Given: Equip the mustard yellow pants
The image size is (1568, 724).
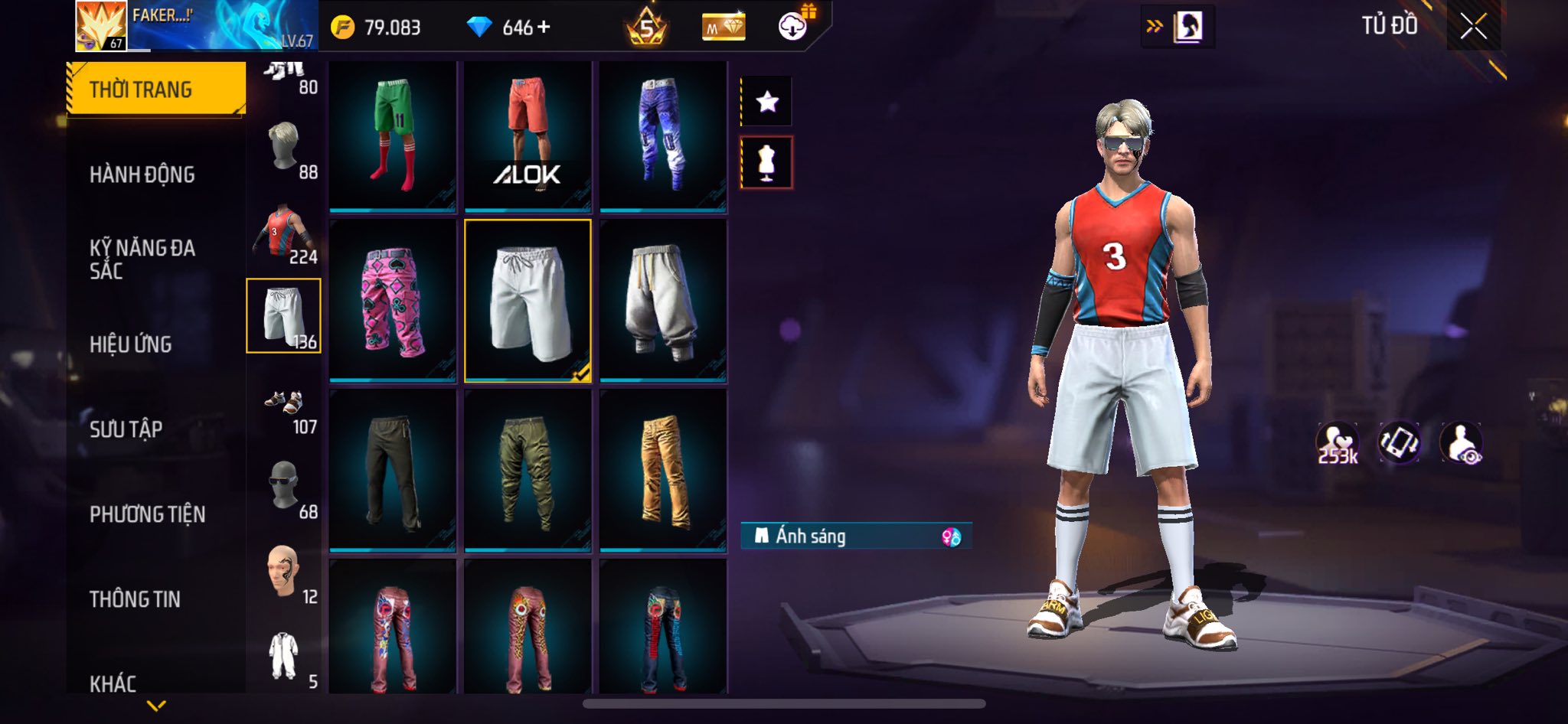Looking at the screenshot, I should [x=663, y=471].
